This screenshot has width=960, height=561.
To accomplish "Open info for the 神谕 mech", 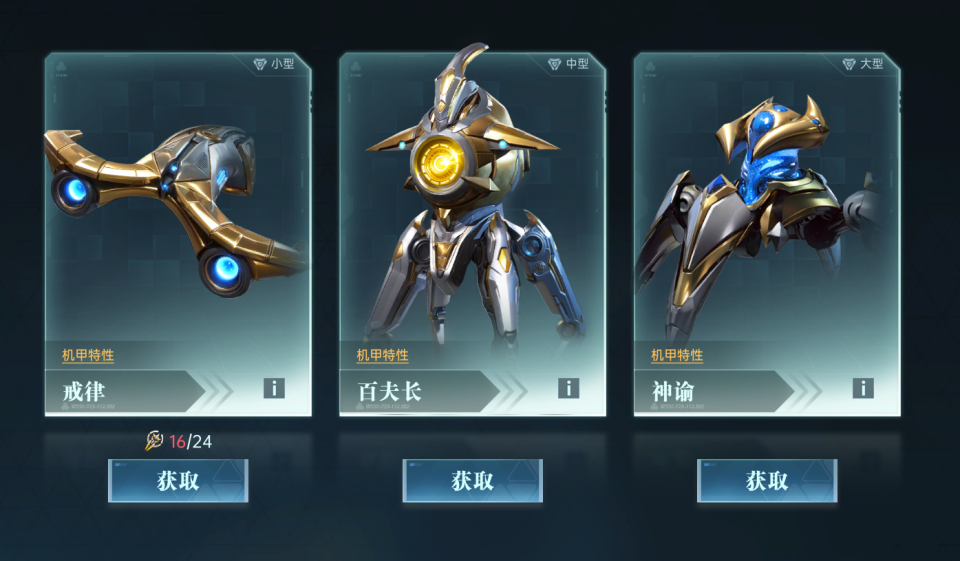I will pos(863,388).
